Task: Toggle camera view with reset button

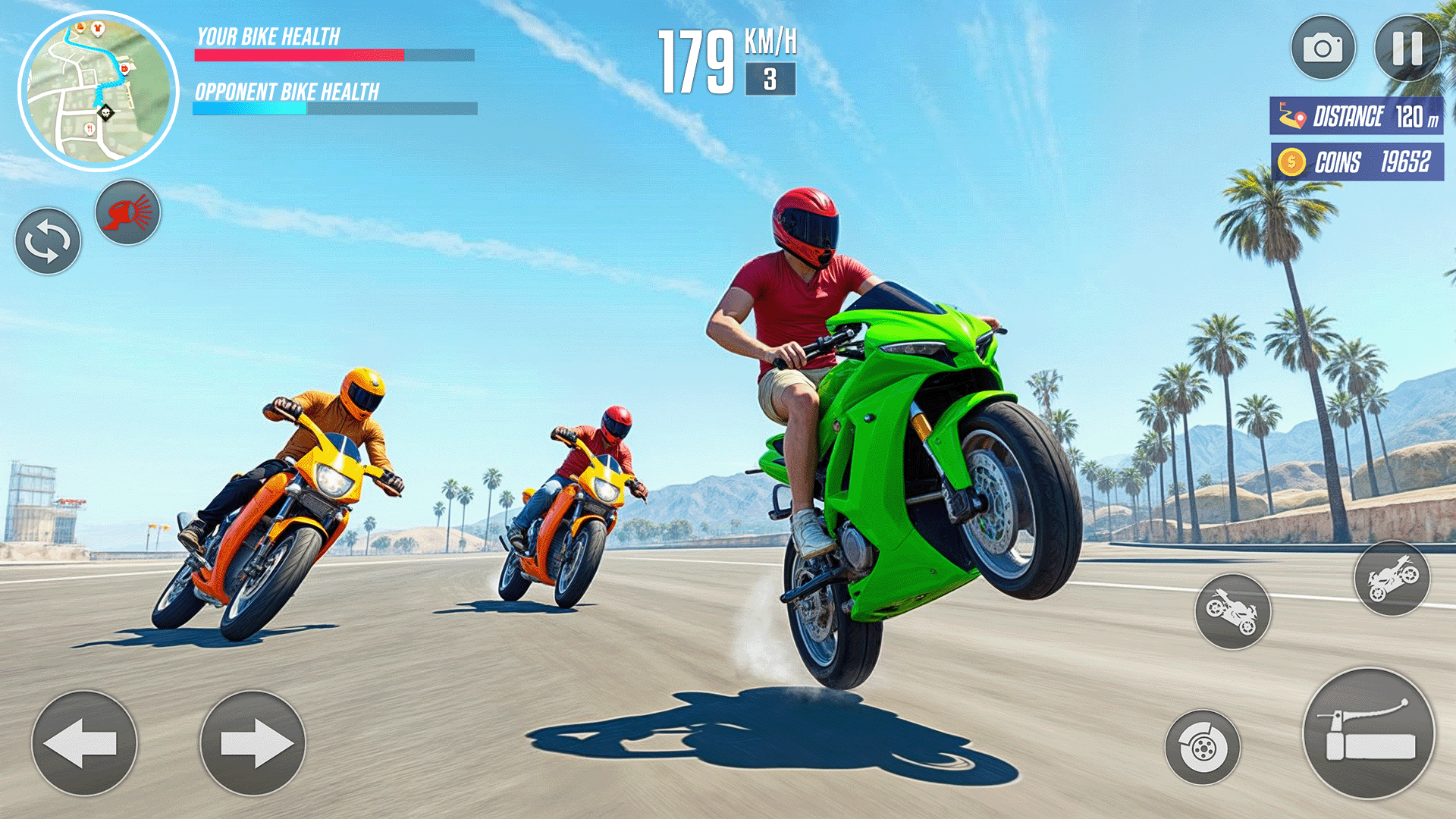Action: [47, 241]
